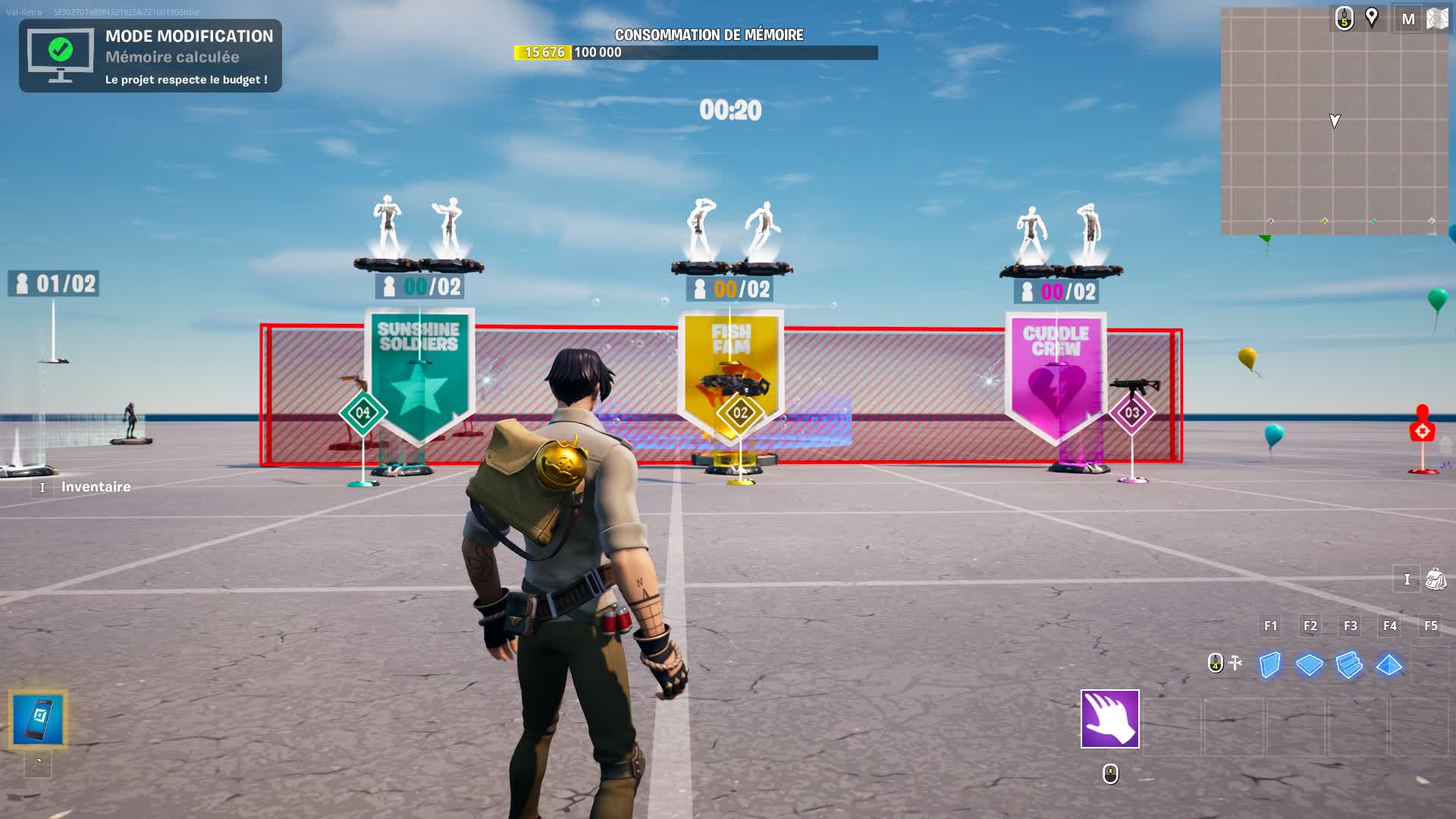1456x819 pixels.
Task: Select the purple grab glove ability
Action: pos(1109,719)
